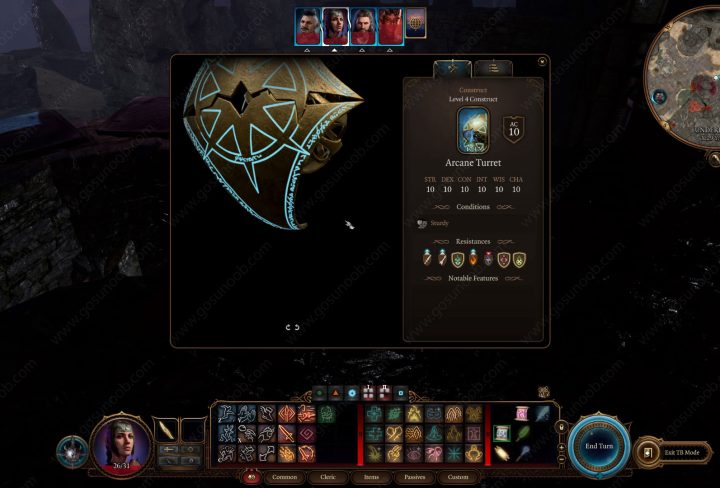
Task: Show the Items hotbar tab
Action: pos(371,477)
